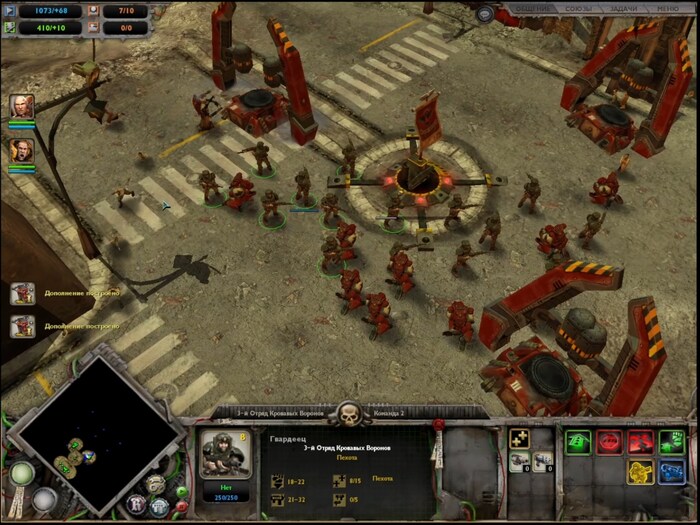Select the second hero portrait

(x=22, y=151)
